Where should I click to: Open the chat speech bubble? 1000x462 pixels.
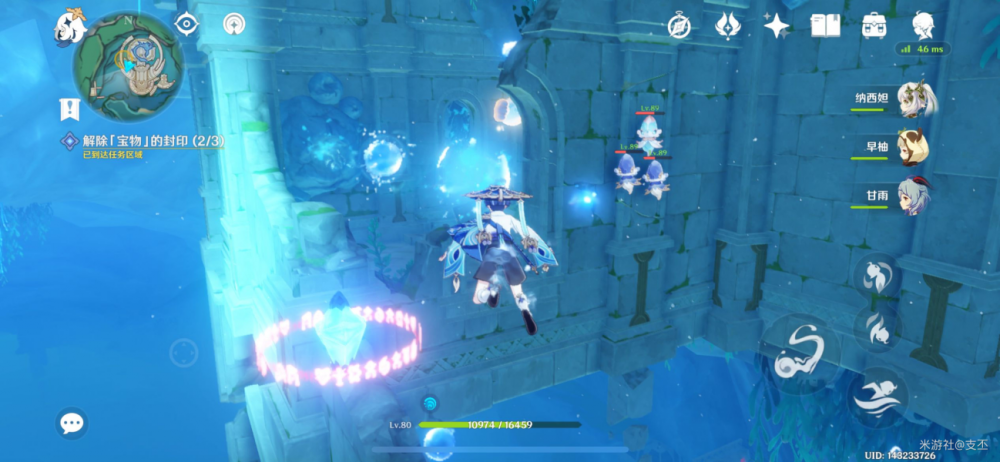[x=72, y=423]
